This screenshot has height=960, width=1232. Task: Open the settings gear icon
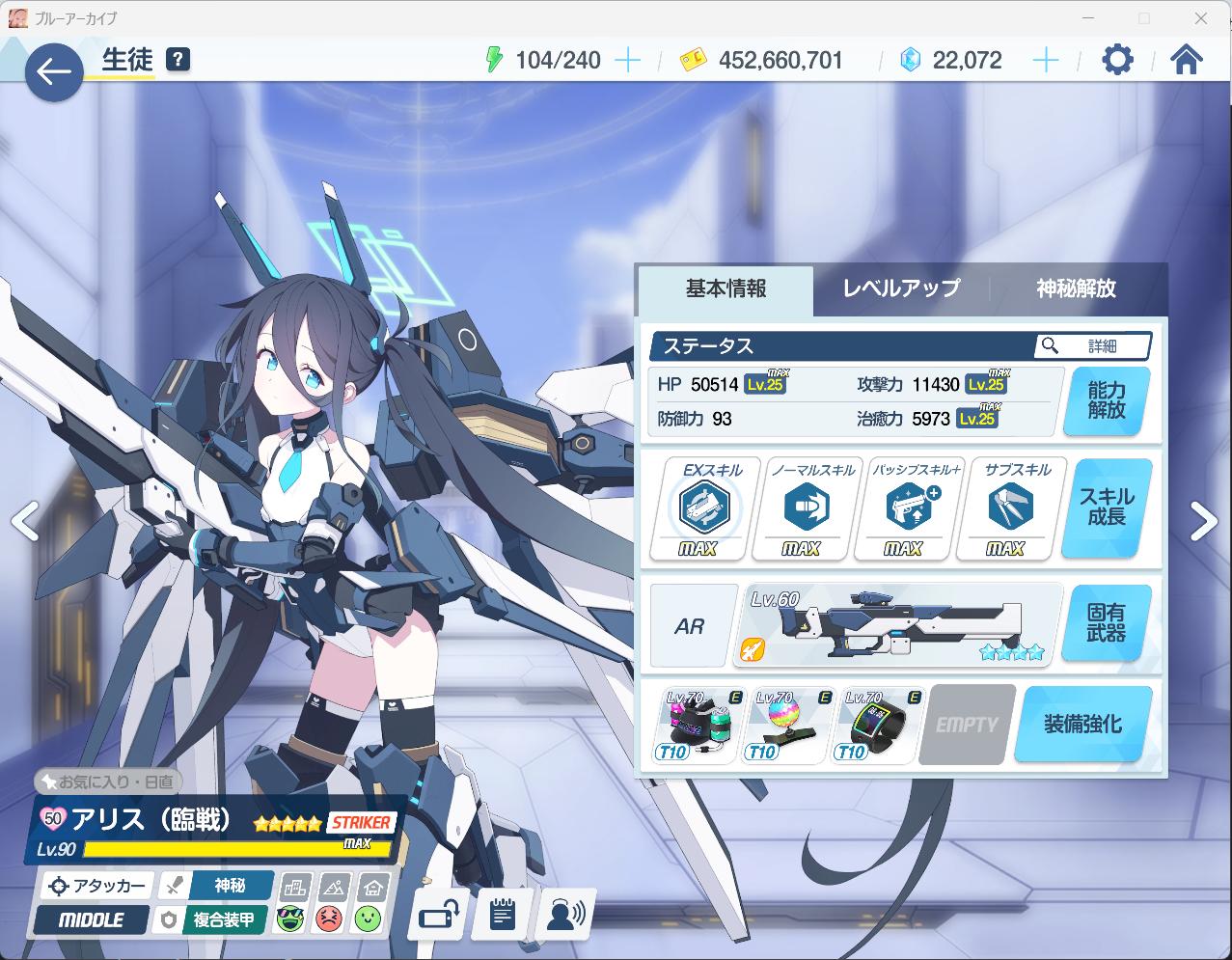pos(1117,60)
